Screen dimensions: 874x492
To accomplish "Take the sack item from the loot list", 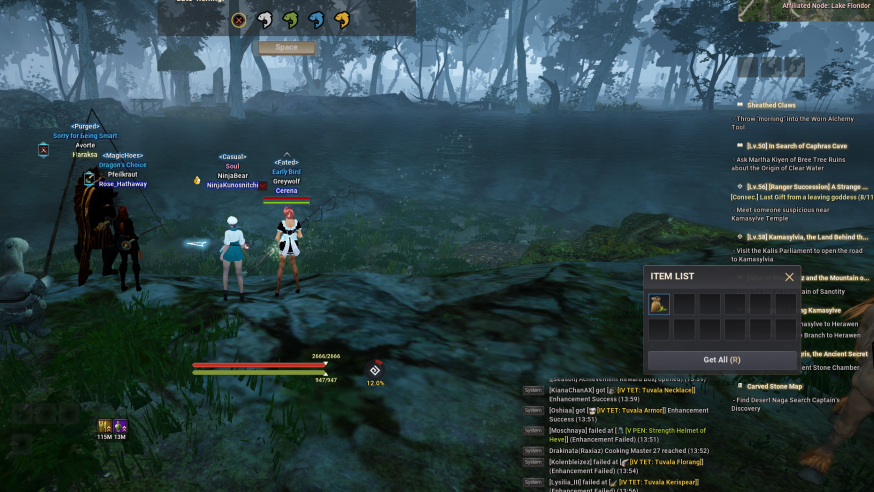I will coord(659,303).
